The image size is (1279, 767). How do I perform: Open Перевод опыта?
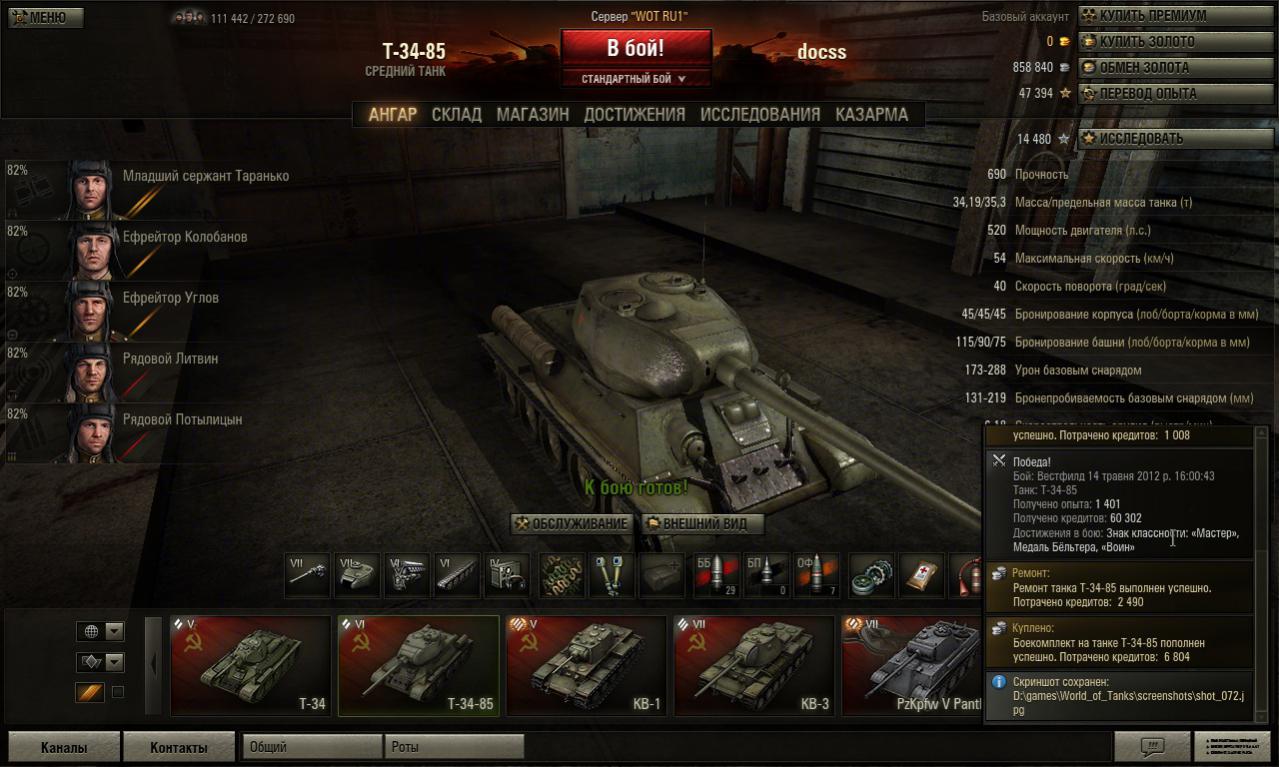tap(1174, 94)
